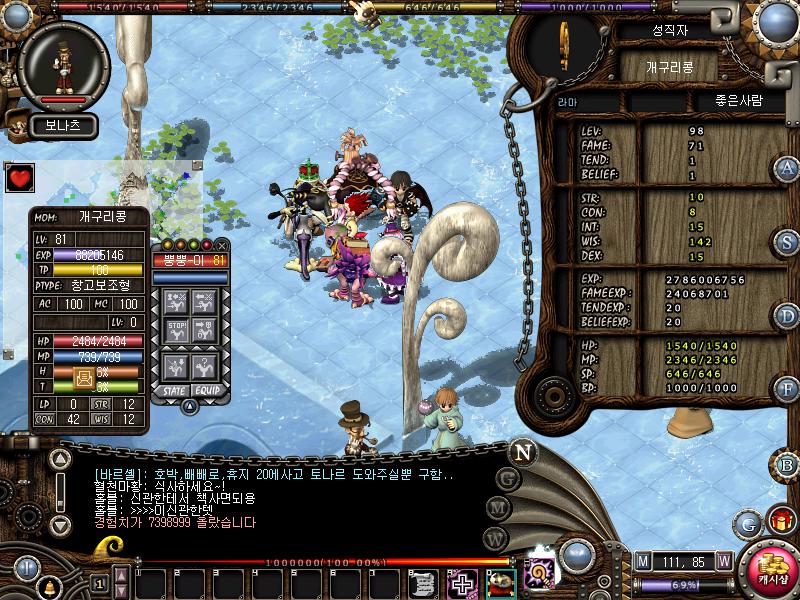Screen dimensions: 800x600
Task: Close the pet command panel with X
Action: tap(222, 245)
